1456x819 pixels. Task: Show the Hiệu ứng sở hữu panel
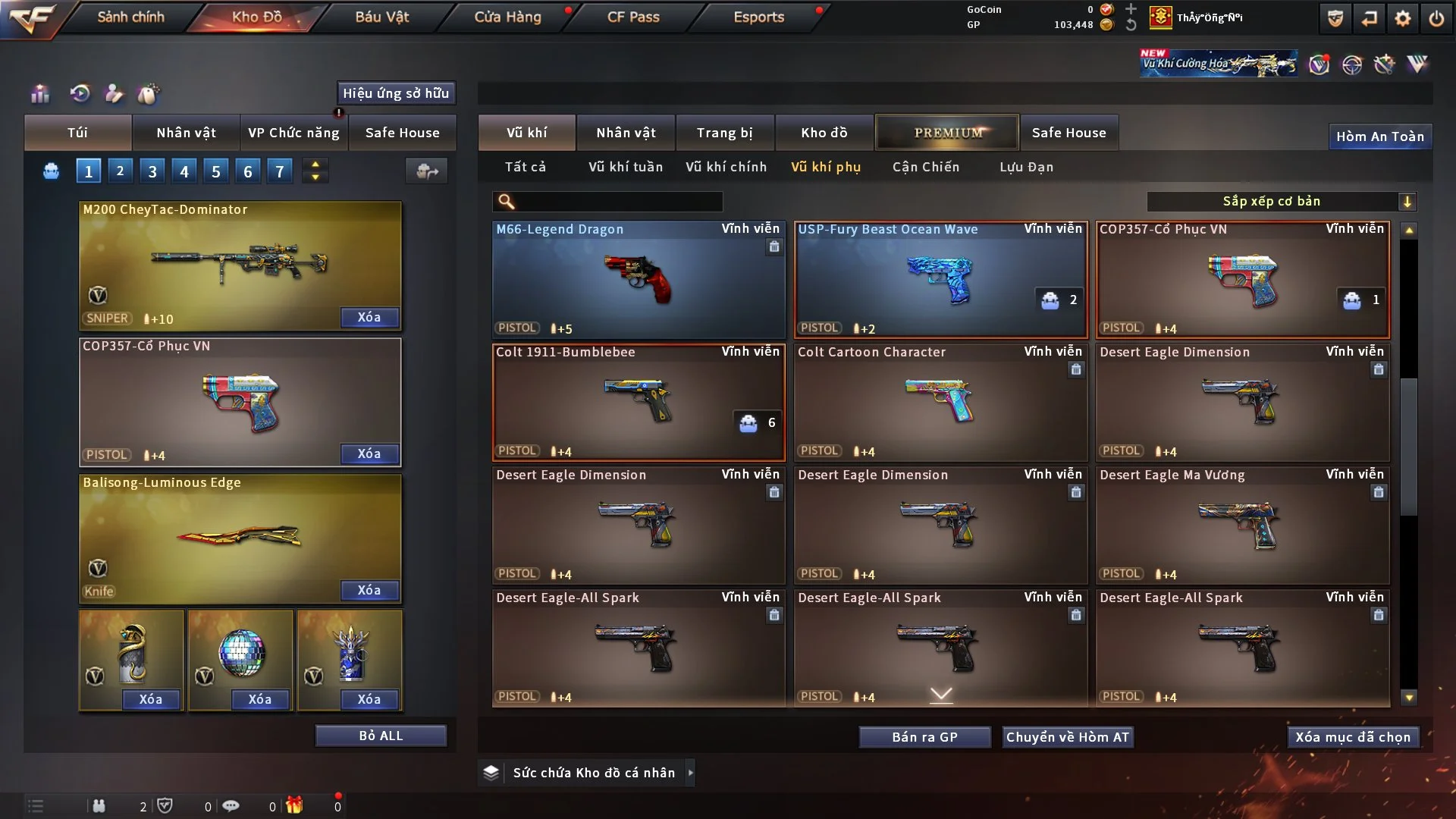[396, 93]
